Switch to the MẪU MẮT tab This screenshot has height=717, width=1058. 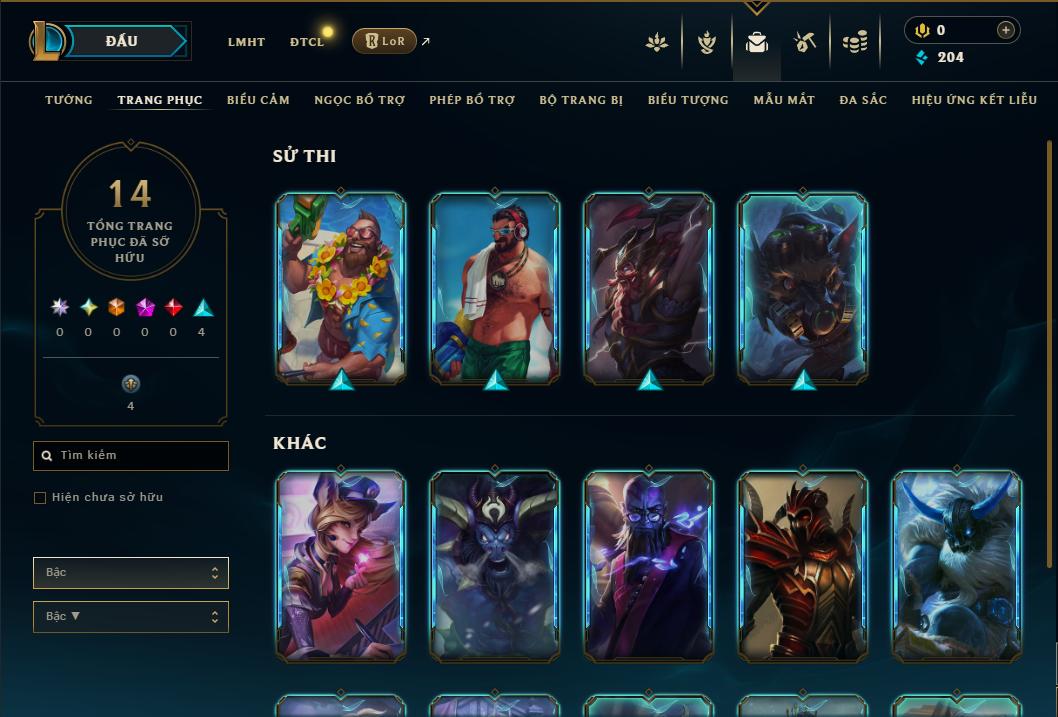coord(784,100)
